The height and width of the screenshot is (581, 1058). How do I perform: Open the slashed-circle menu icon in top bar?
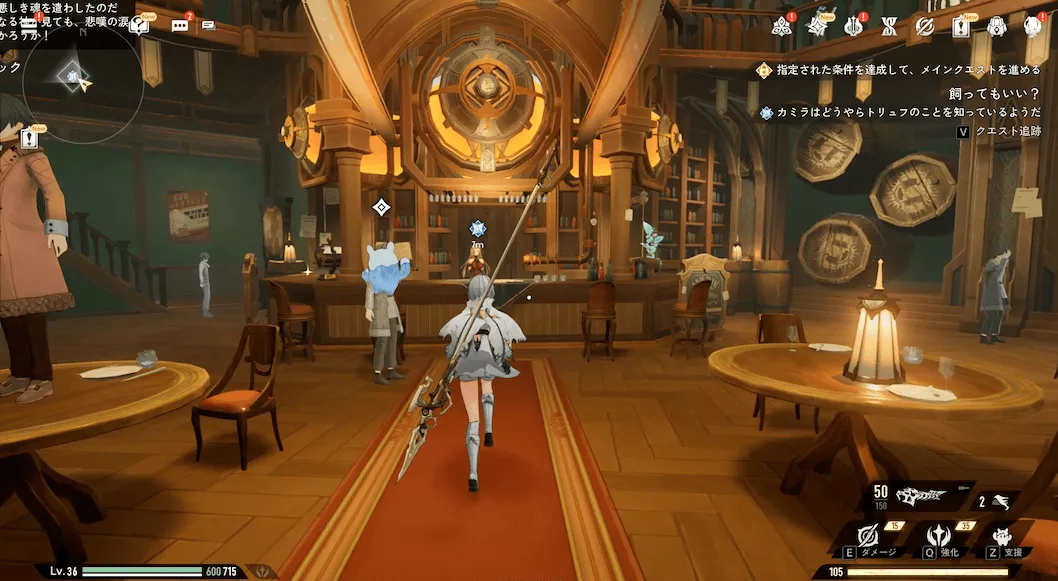[x=925, y=26]
